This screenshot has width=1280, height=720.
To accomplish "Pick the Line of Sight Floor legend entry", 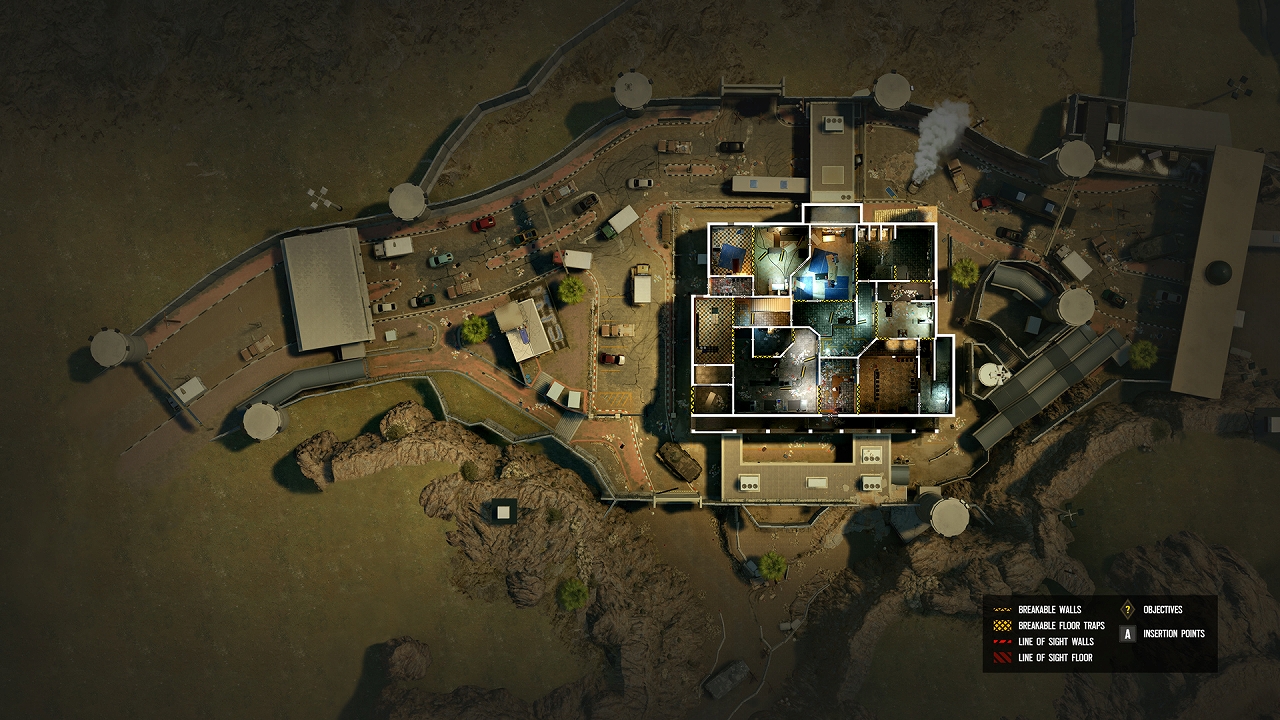I will click(1055, 658).
